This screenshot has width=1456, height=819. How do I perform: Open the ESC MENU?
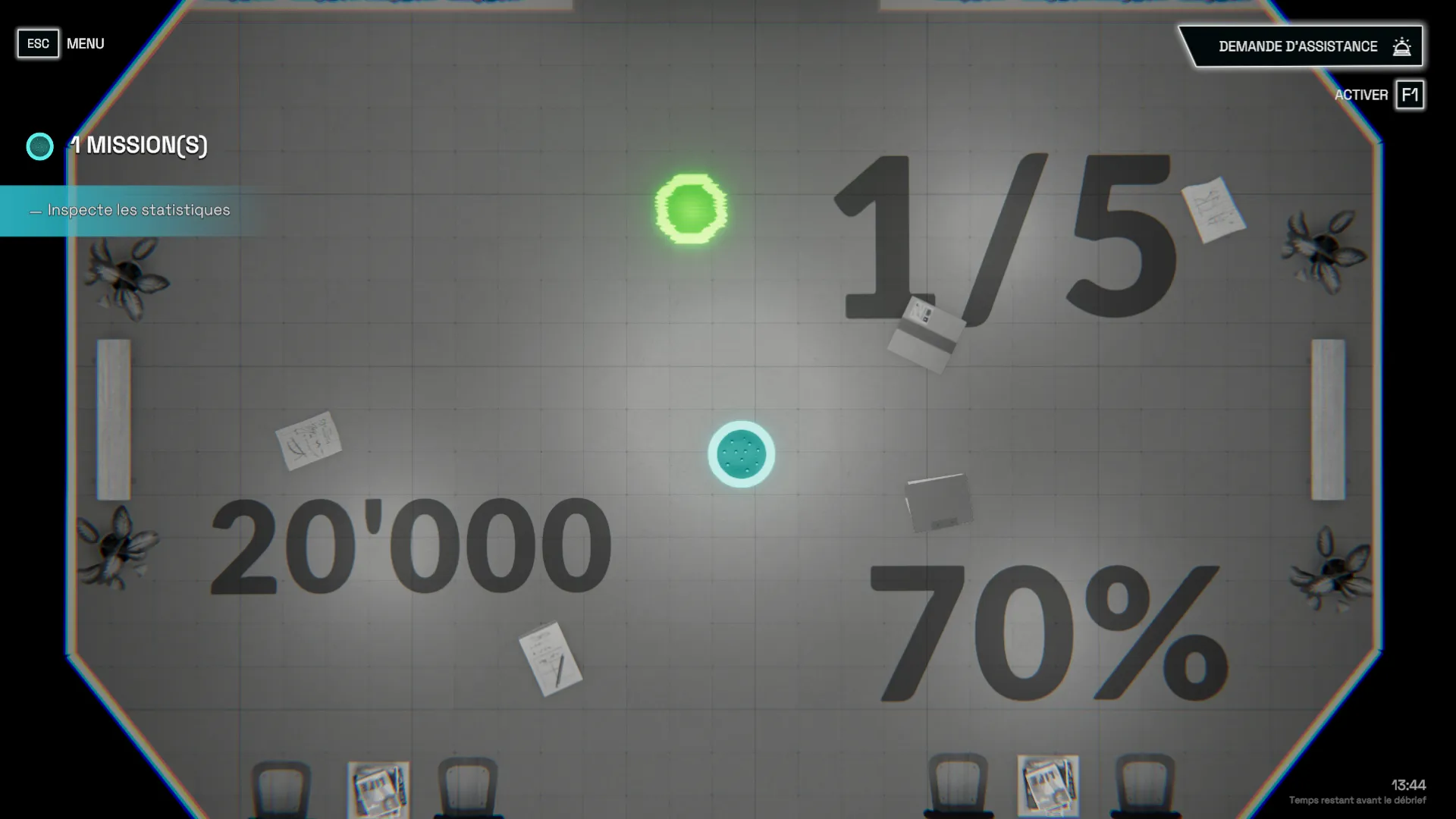(x=38, y=43)
